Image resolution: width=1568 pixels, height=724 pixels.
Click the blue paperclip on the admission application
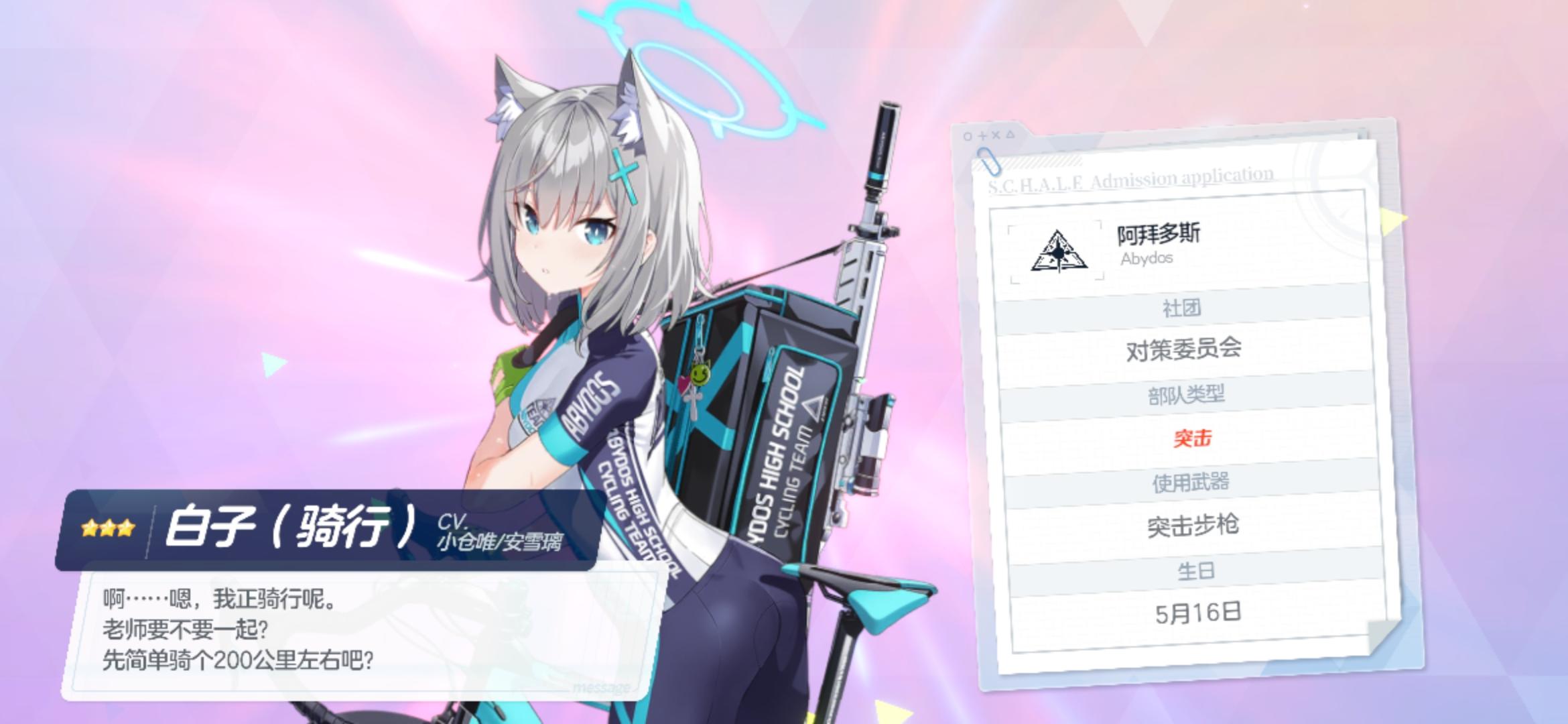pyautogui.click(x=990, y=162)
